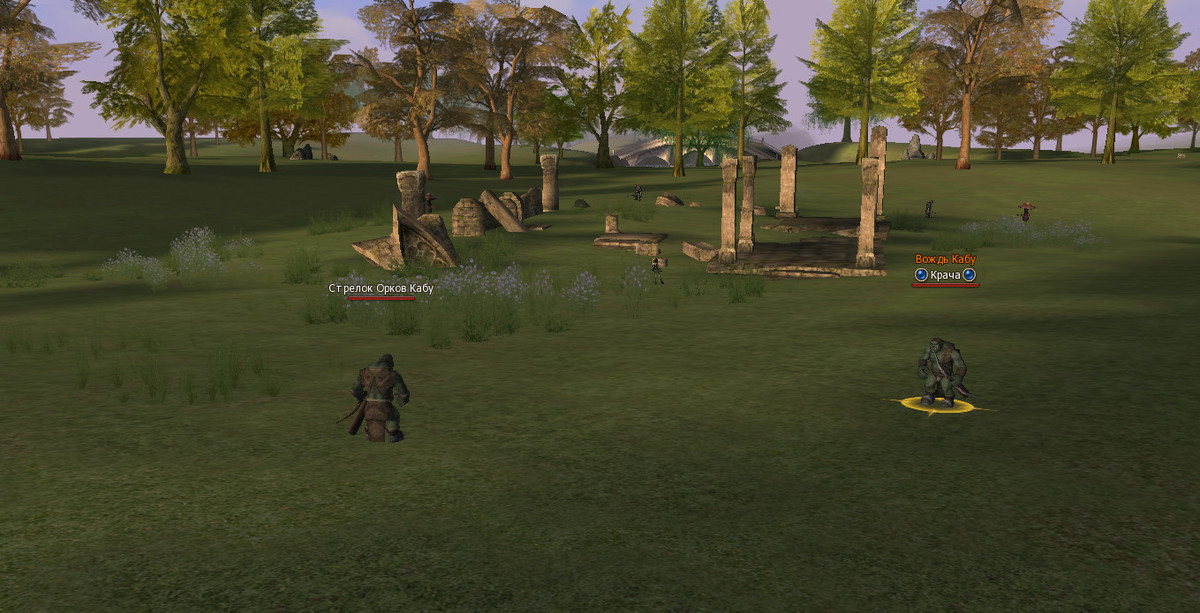1200x613 pixels.
Task: Select the Стрелок Орков Кабу nameplate
Action: (x=381, y=289)
